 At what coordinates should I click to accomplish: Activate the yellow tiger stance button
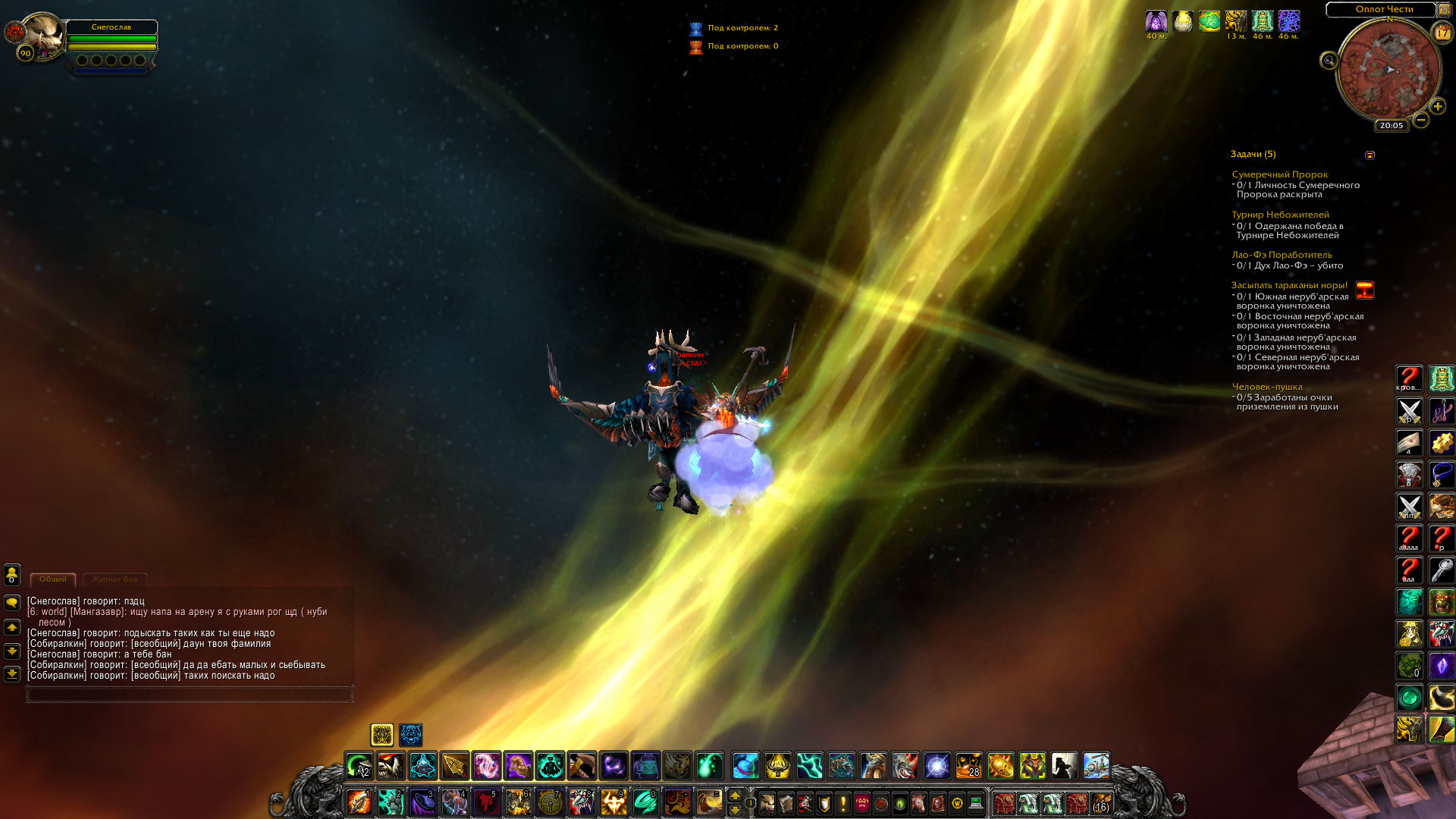tap(381, 734)
